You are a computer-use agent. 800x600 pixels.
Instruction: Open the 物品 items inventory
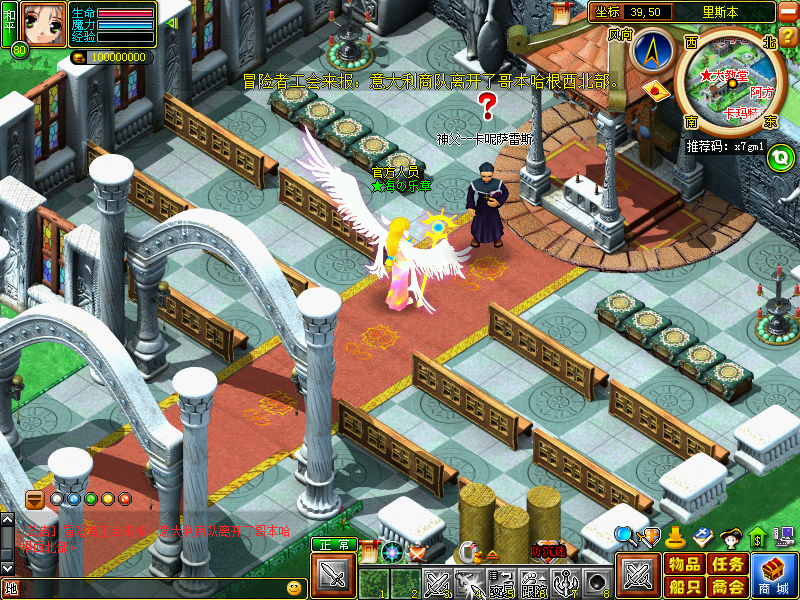684,564
